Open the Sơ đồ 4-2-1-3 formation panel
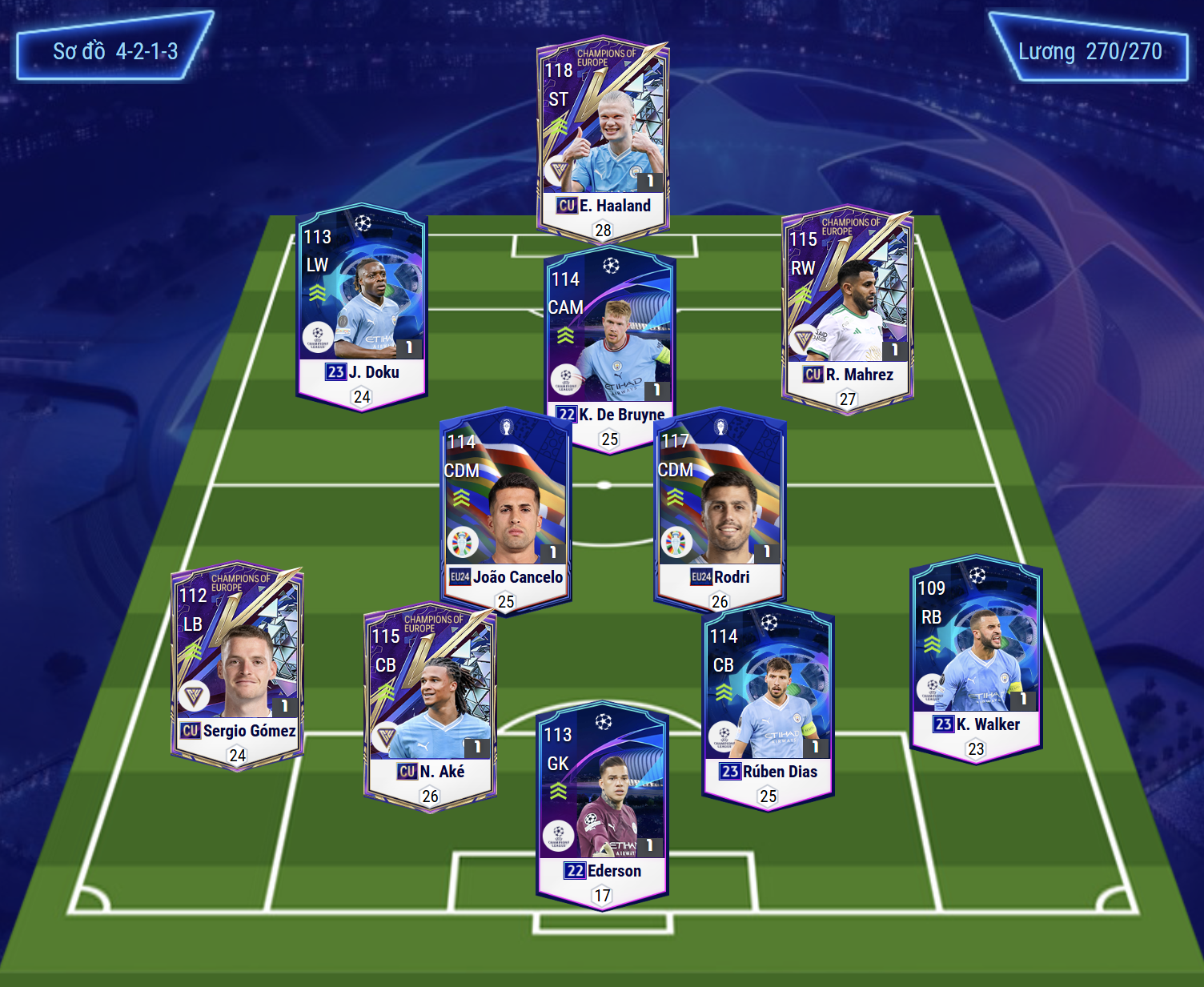Viewport: 1204px width, 987px height. pyautogui.click(x=115, y=52)
